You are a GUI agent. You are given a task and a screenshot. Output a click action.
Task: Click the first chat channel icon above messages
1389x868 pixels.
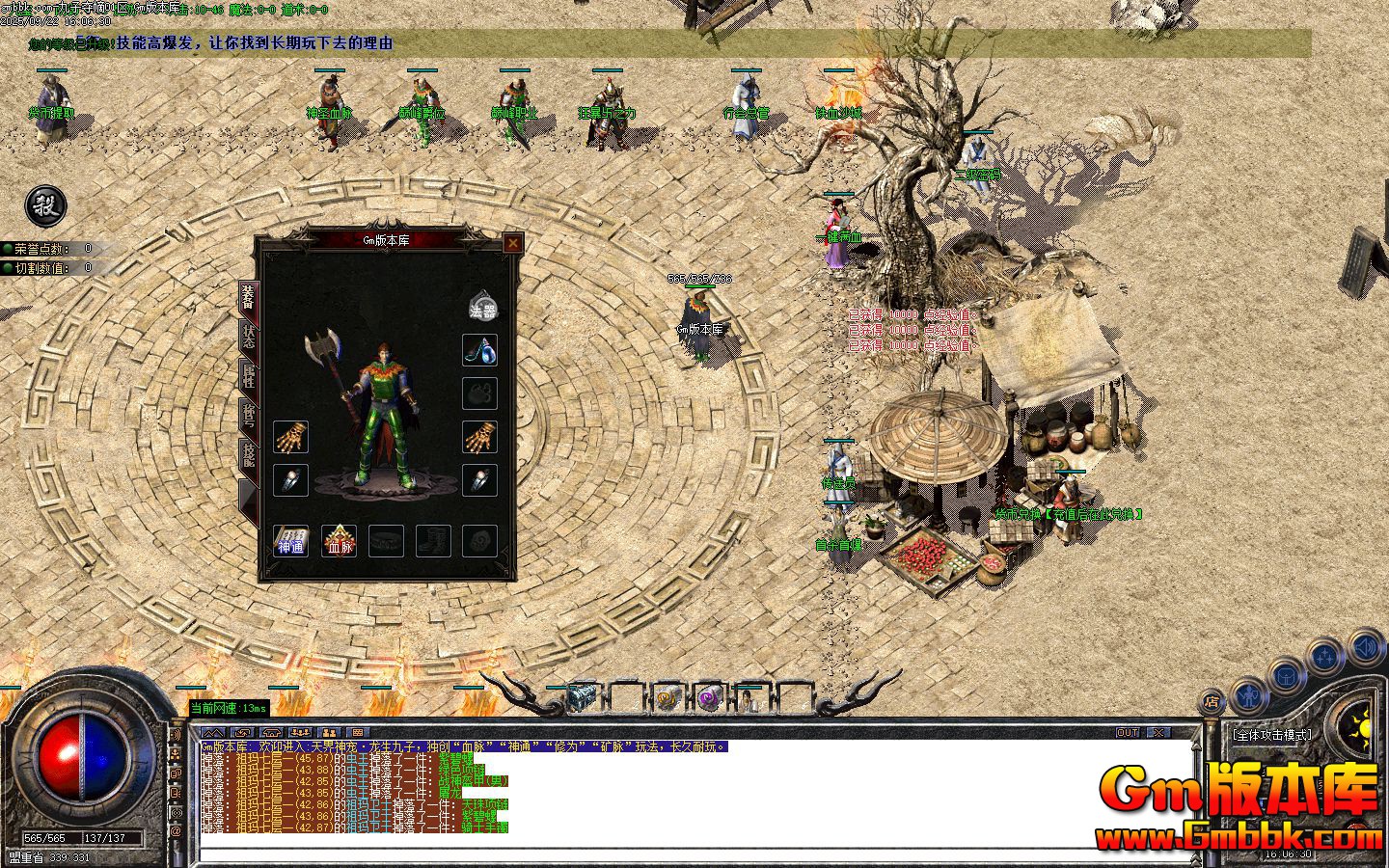213,733
